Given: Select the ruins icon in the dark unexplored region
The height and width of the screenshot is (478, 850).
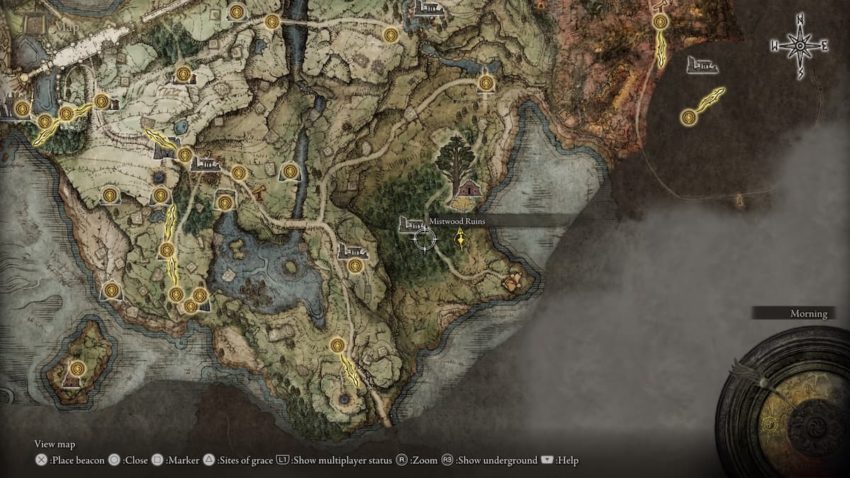Looking at the screenshot, I should pos(701,65).
